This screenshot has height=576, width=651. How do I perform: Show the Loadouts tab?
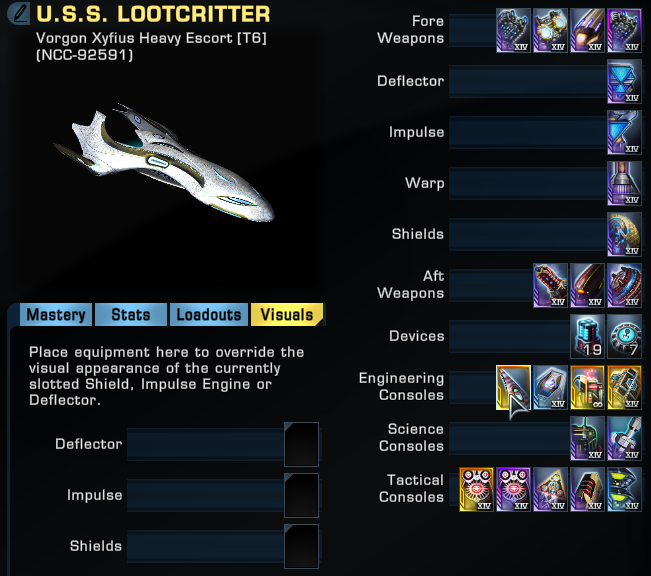pyautogui.click(x=208, y=314)
